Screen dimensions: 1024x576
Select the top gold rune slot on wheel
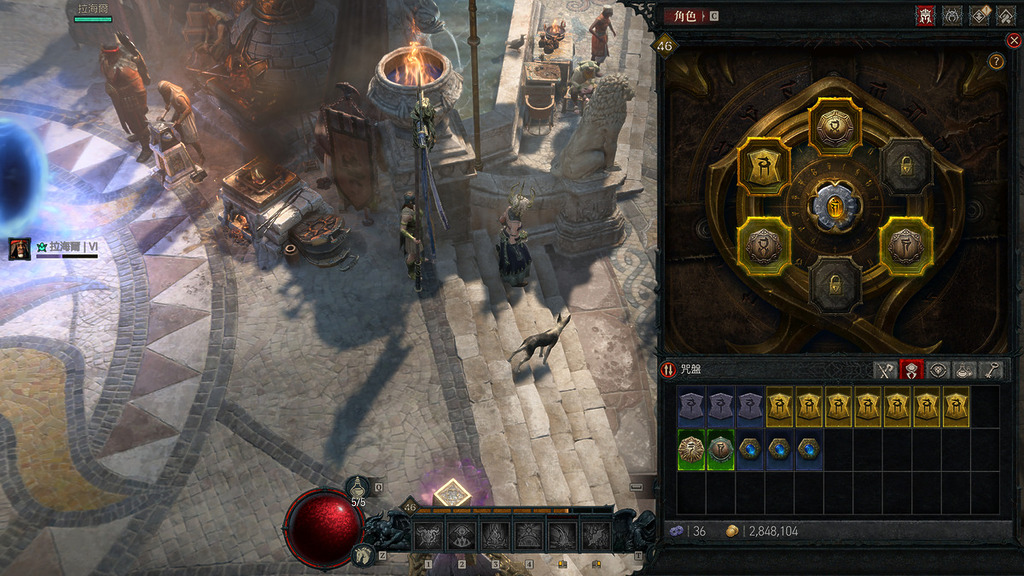(x=834, y=127)
